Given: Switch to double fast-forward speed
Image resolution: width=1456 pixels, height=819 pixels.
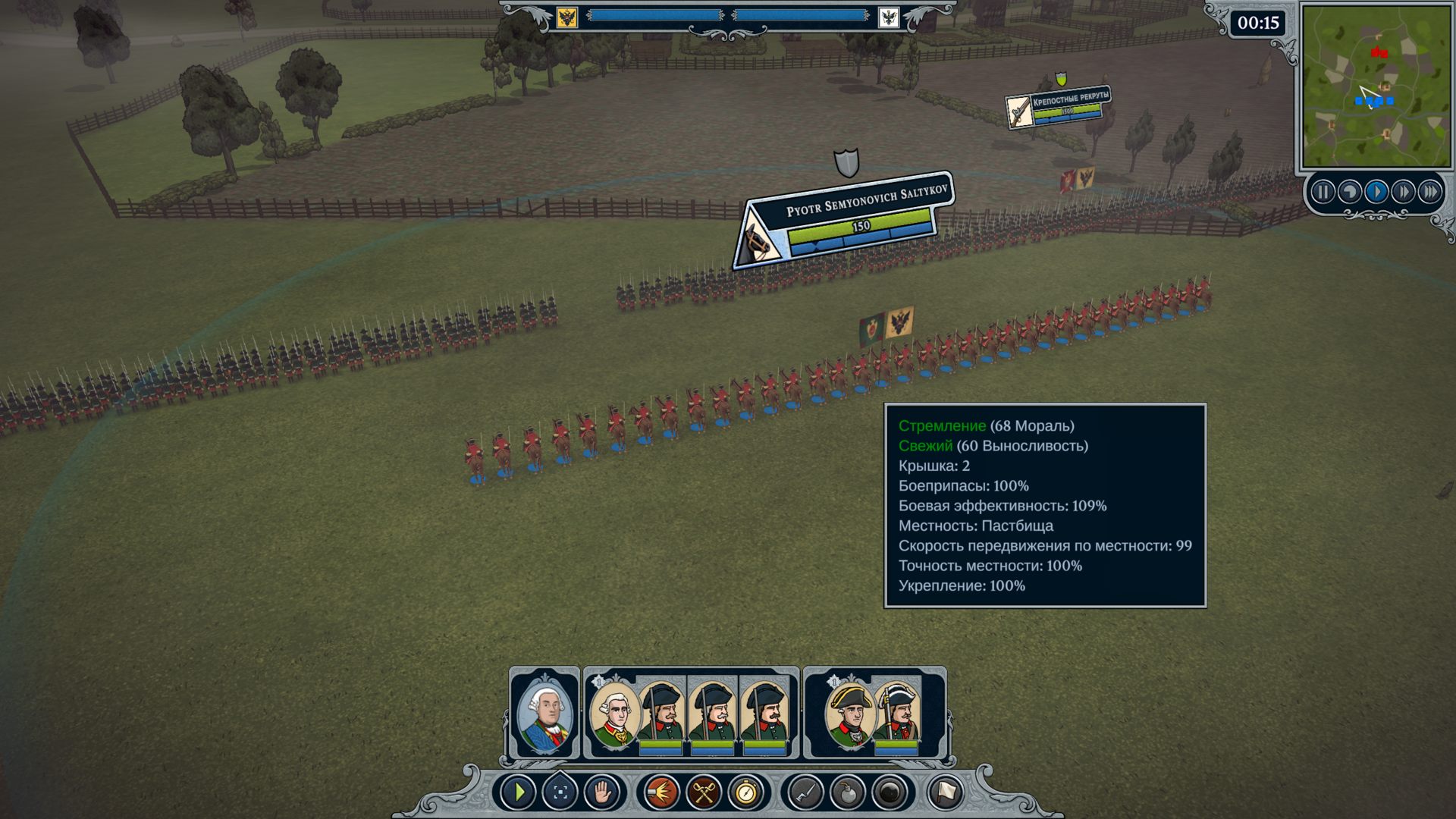Looking at the screenshot, I should click(1403, 192).
